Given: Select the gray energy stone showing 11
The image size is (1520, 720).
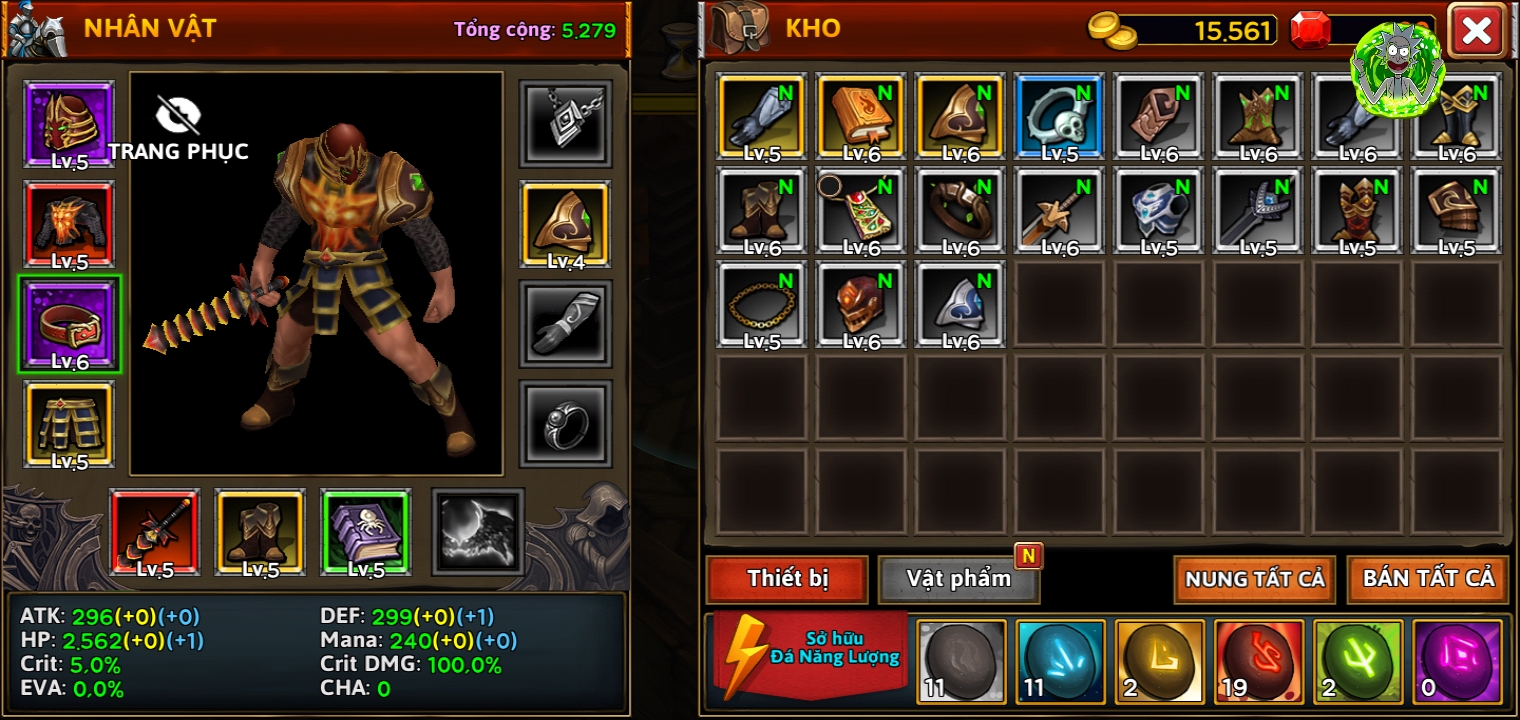Looking at the screenshot, I should (960, 658).
